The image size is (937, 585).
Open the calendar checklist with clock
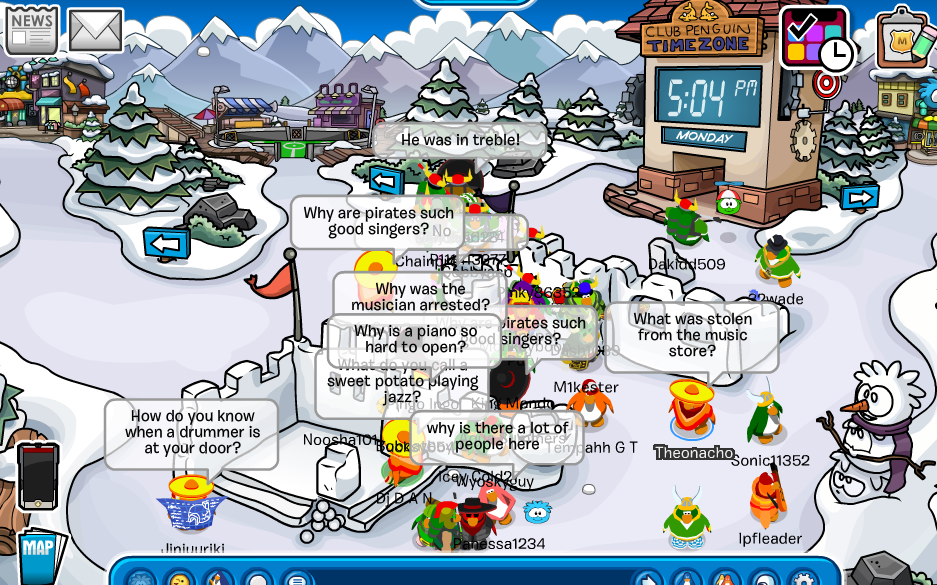tap(813, 37)
